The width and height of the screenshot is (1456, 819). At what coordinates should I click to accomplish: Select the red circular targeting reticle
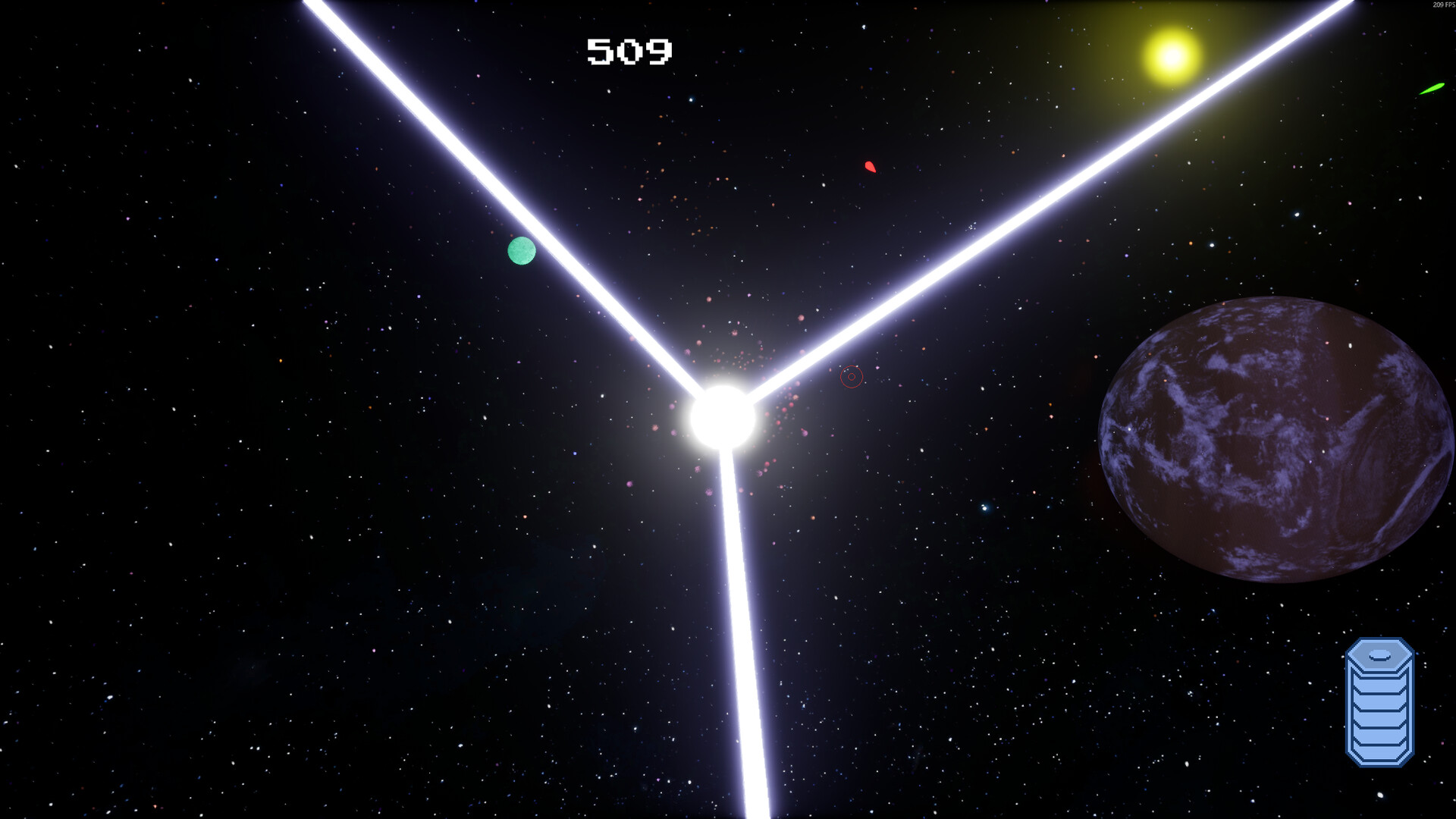850,378
